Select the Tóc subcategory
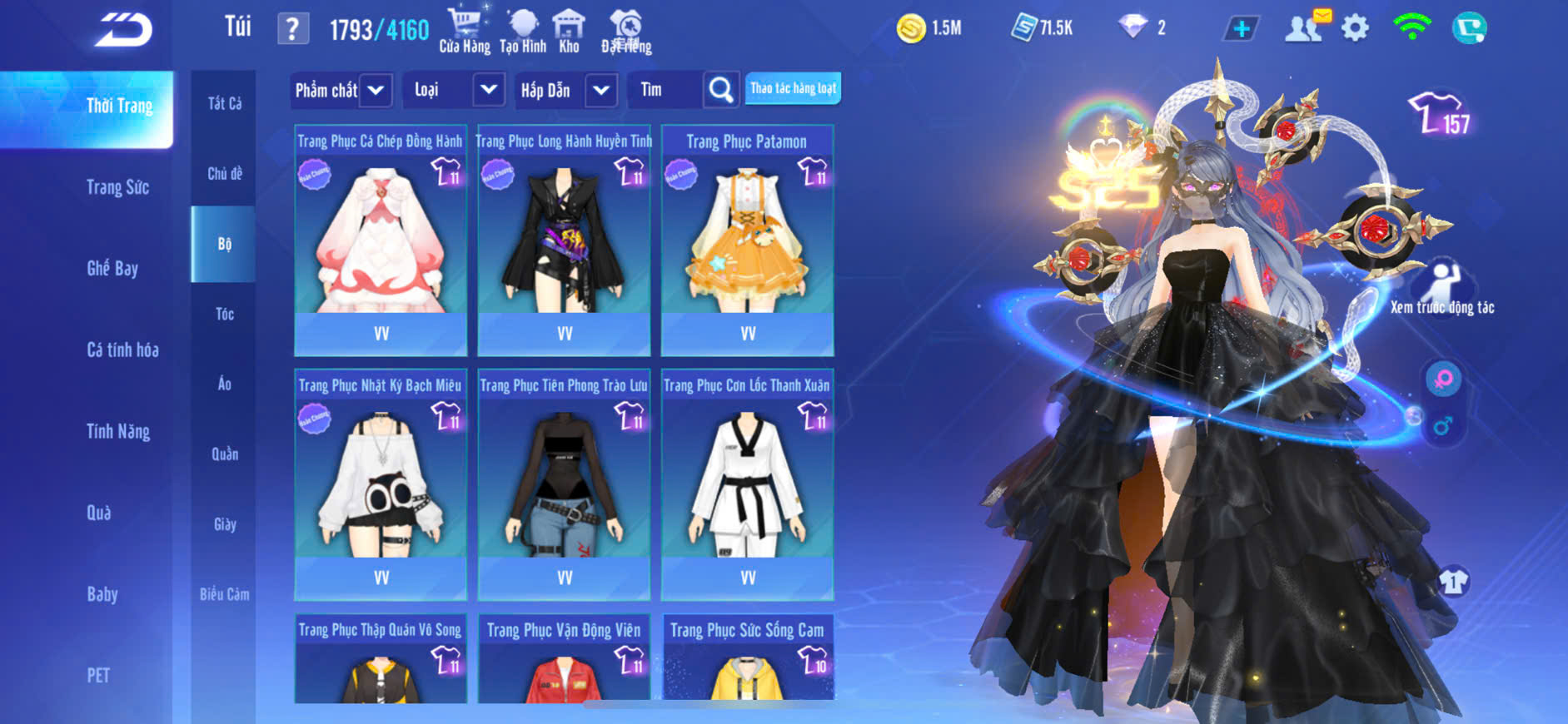This screenshot has height=724, width=1568. click(224, 314)
